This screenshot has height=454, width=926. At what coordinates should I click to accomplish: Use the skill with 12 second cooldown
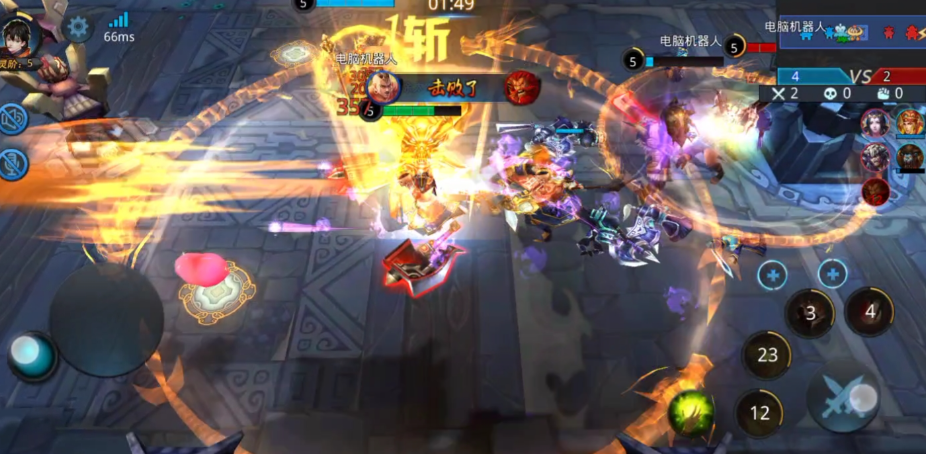pyautogui.click(x=760, y=412)
